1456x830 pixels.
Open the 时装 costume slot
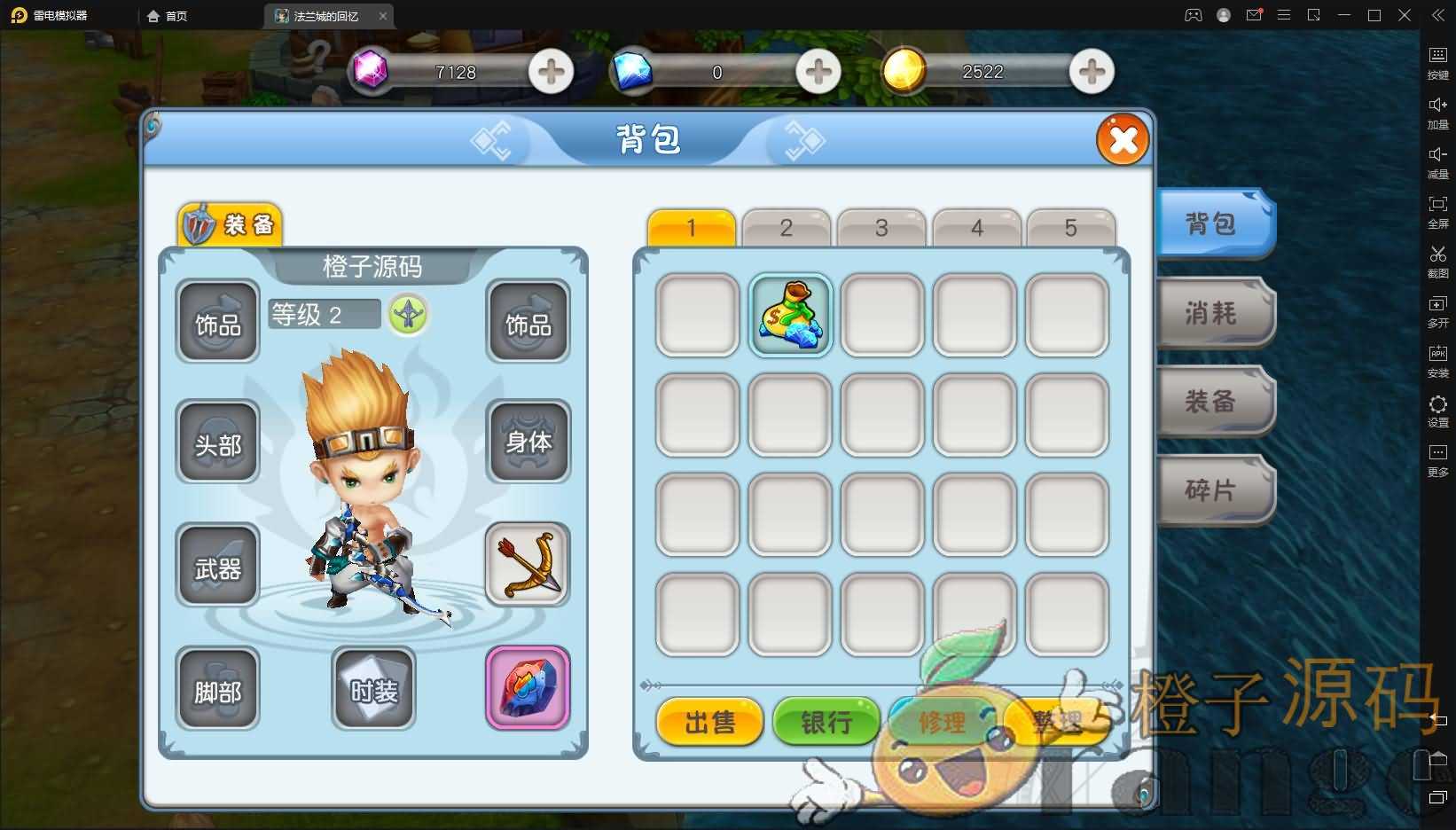373,689
